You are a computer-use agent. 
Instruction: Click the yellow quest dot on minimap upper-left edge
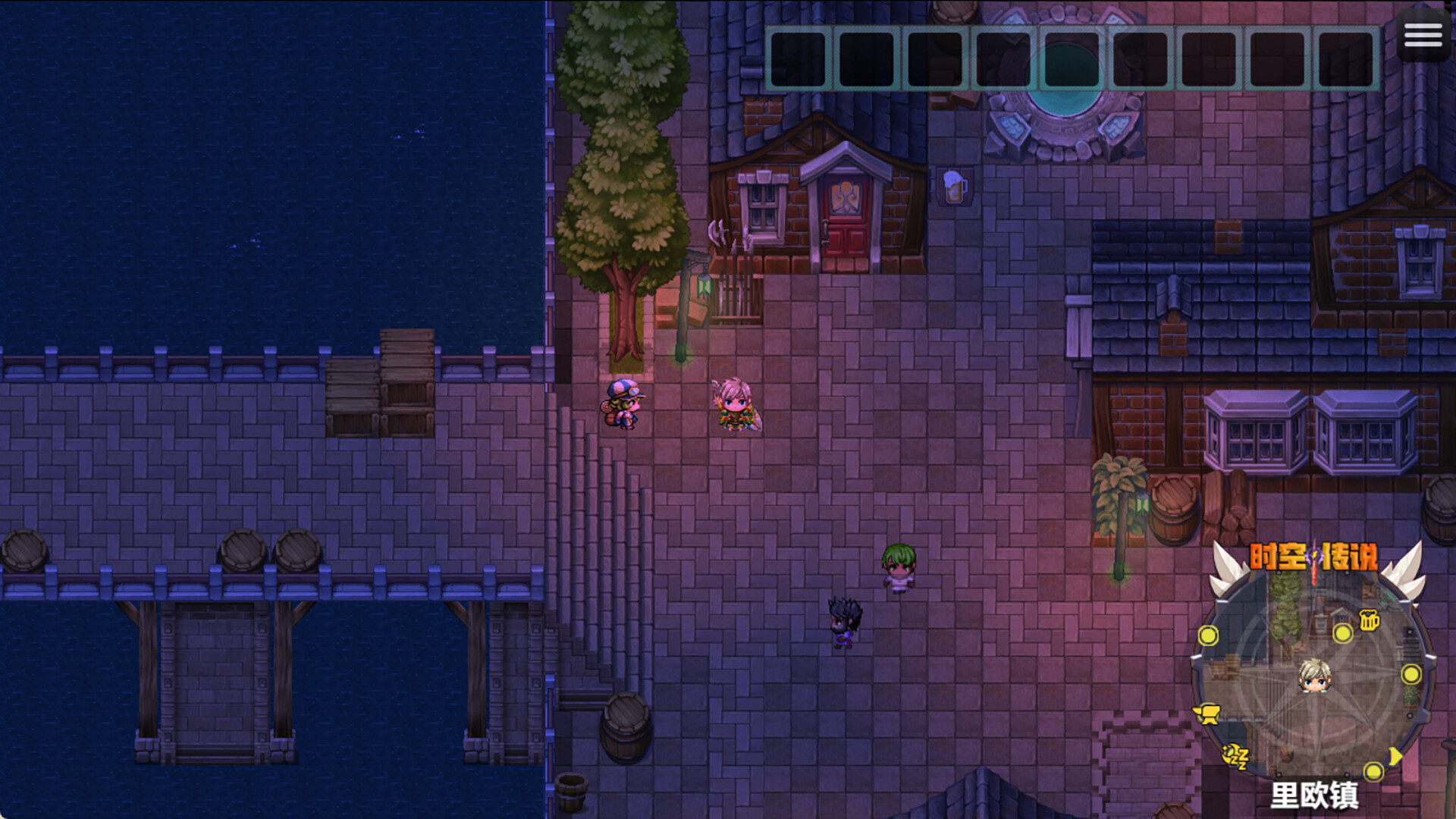(x=1208, y=635)
